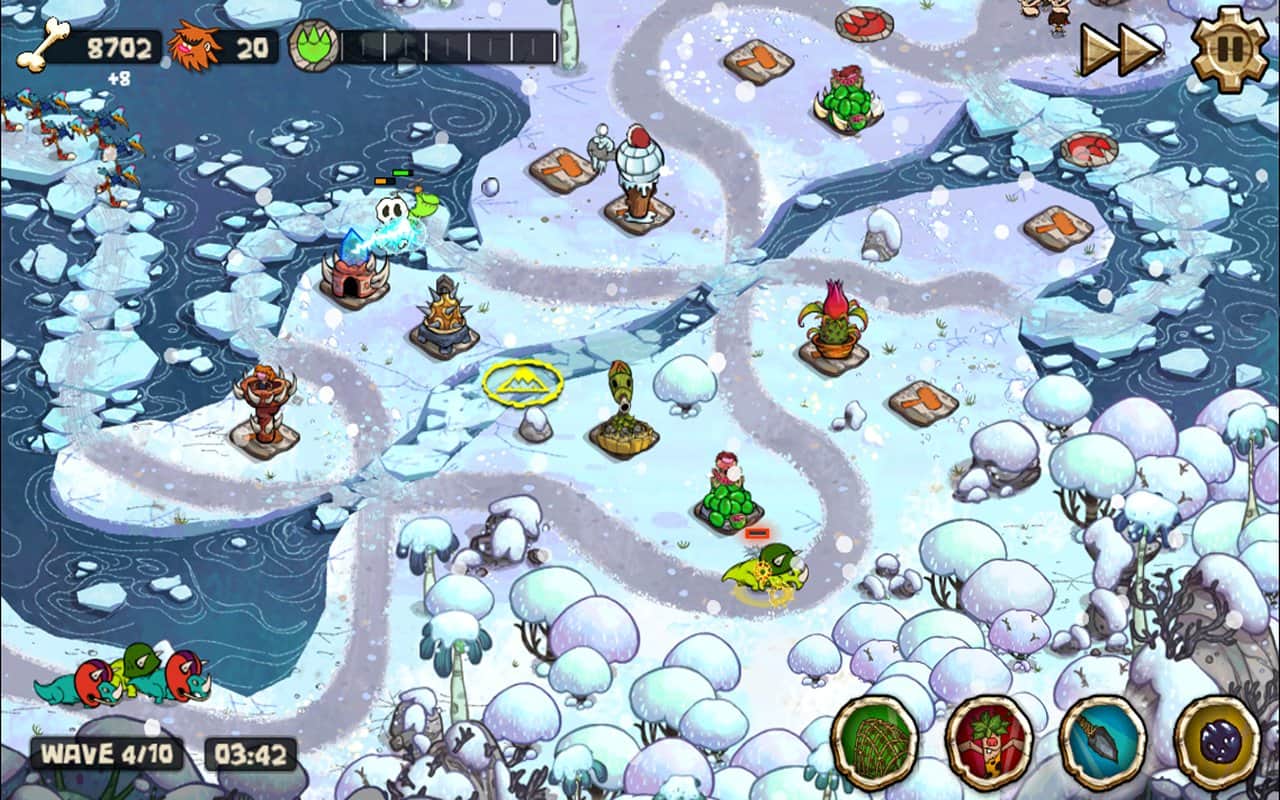The height and width of the screenshot is (800, 1280).
Task: Select the stone spear ability
Action: tap(1103, 740)
